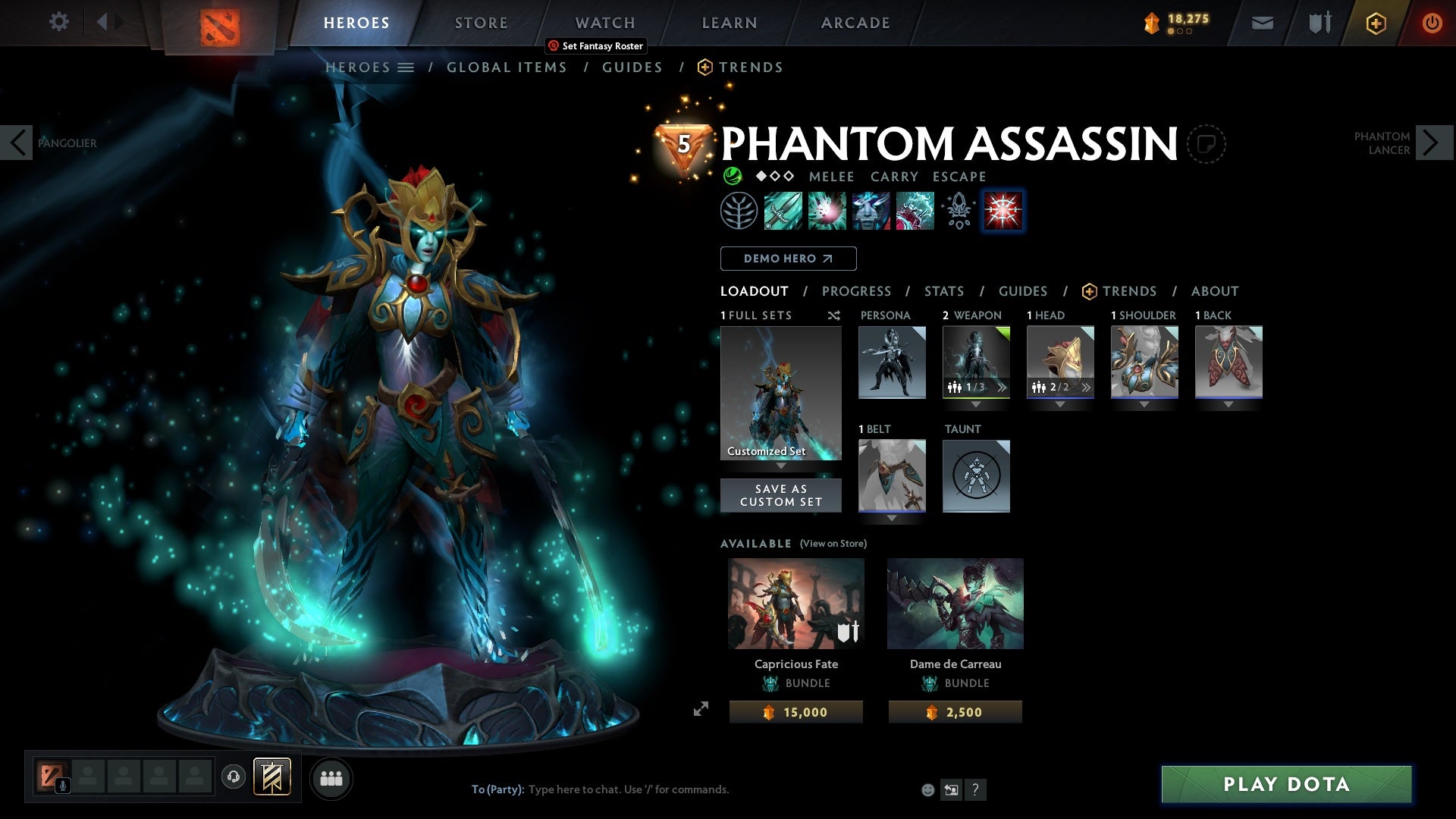Open the Armory shield-and-sword icon

pos(1319,23)
